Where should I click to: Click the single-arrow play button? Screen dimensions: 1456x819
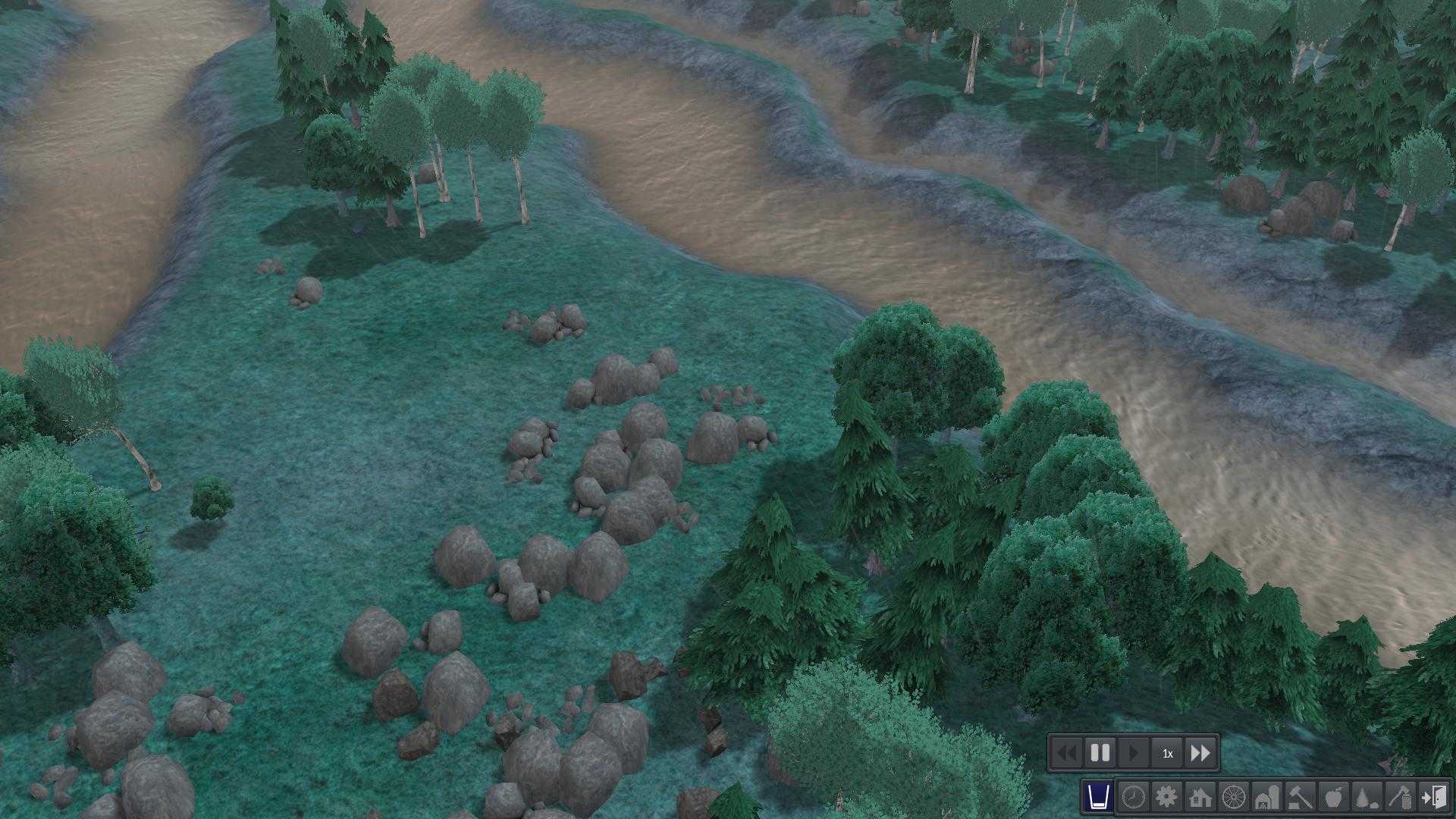pos(1134,753)
